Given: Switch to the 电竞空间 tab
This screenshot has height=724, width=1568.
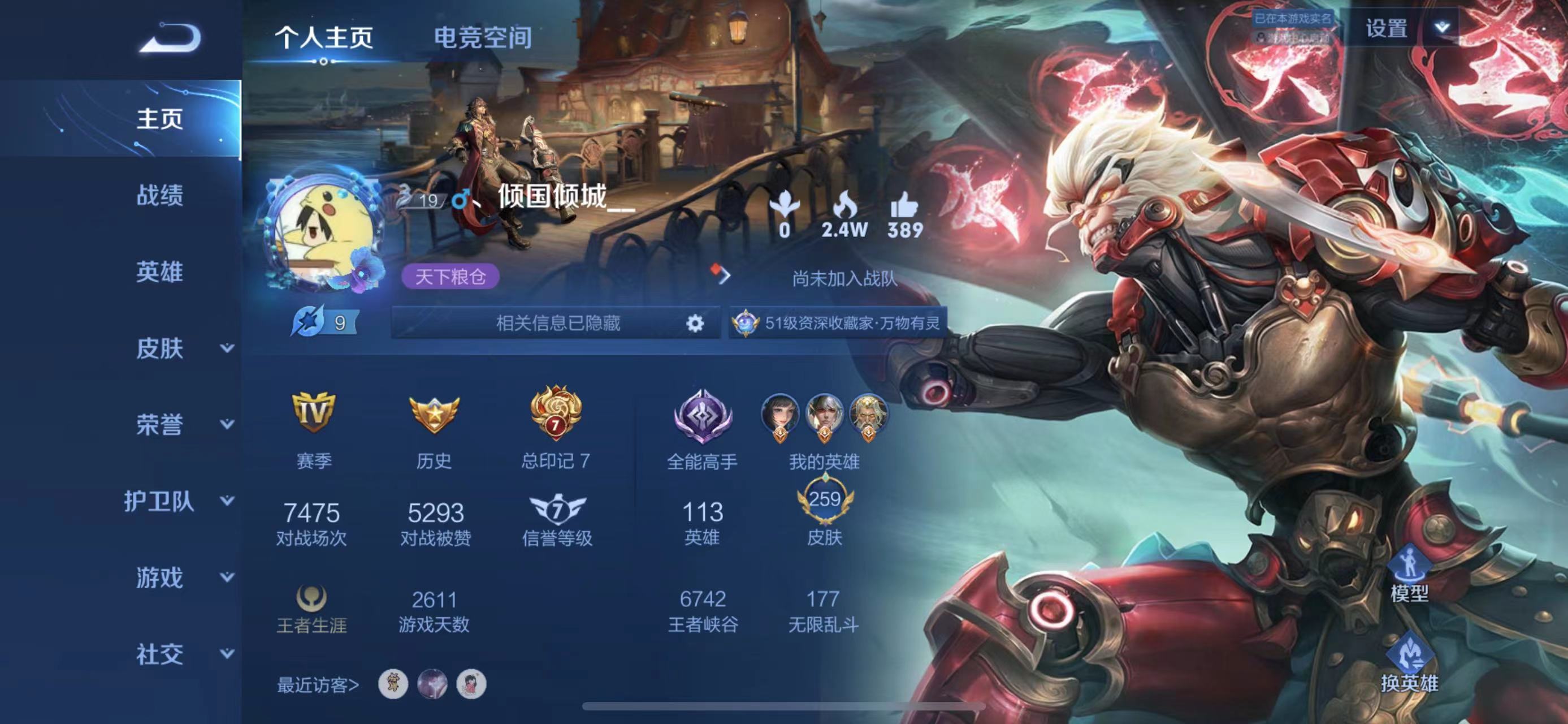Looking at the screenshot, I should 483,38.
